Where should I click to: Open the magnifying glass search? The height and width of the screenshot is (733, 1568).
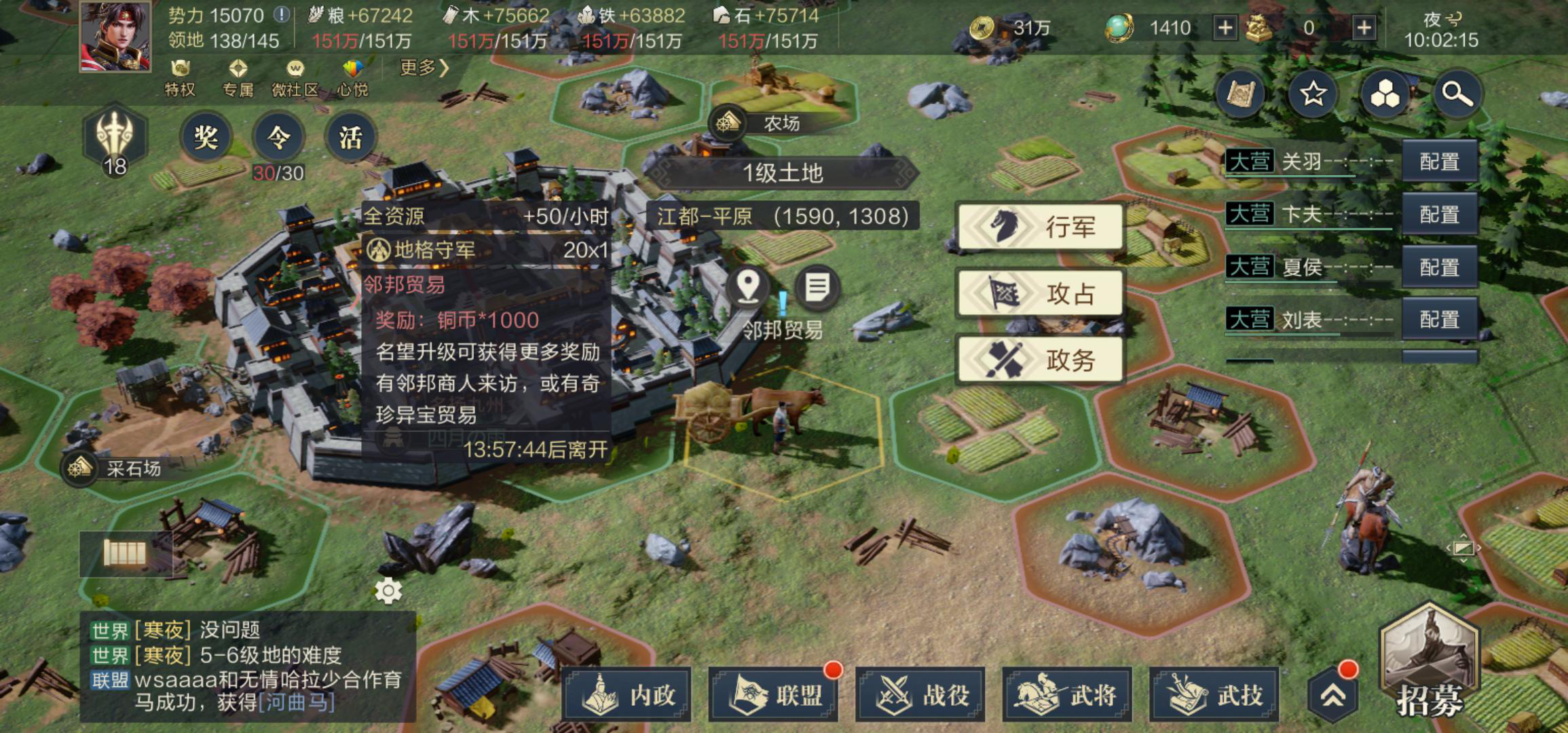1457,94
